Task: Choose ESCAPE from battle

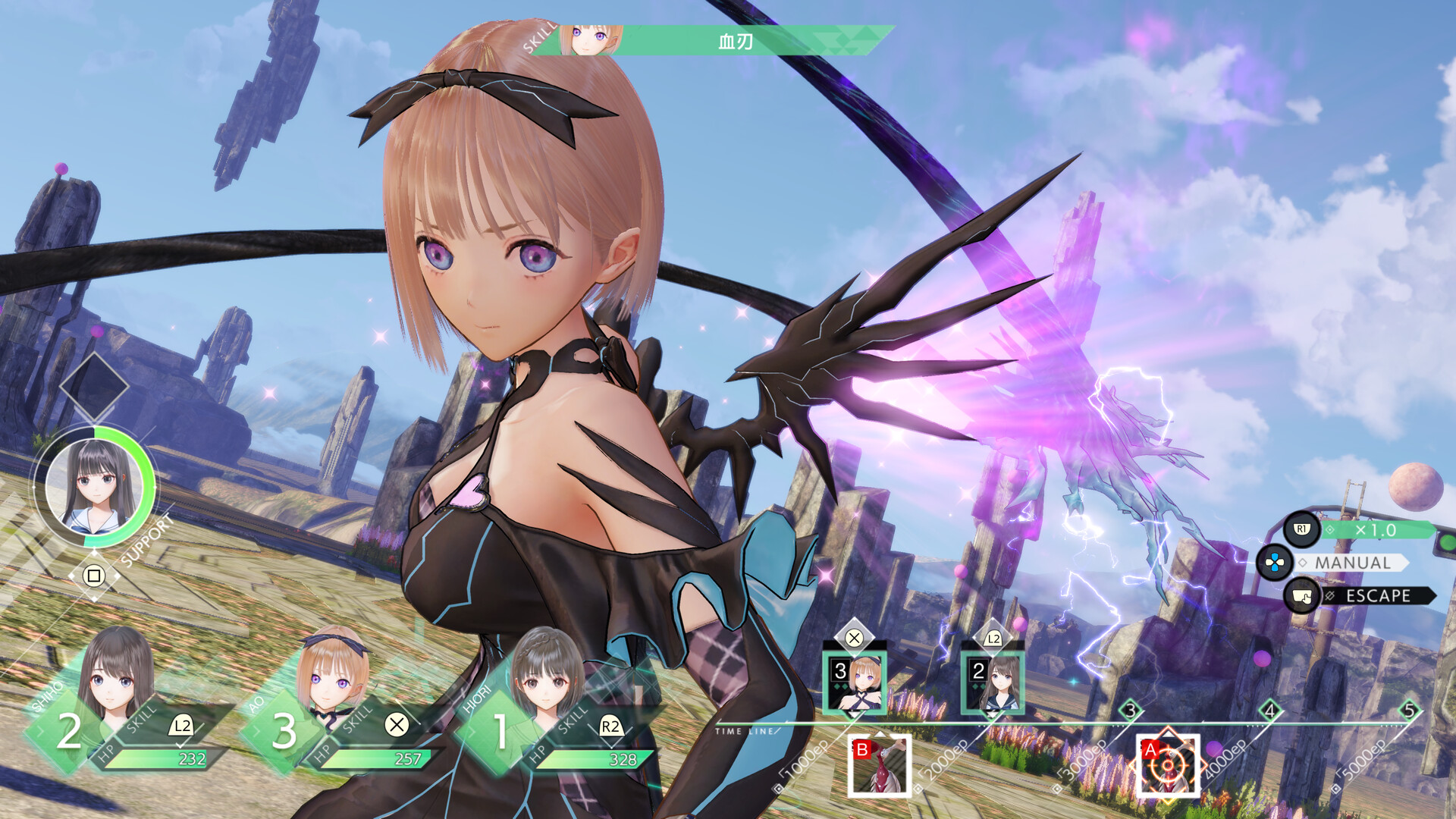Action: click(1377, 596)
